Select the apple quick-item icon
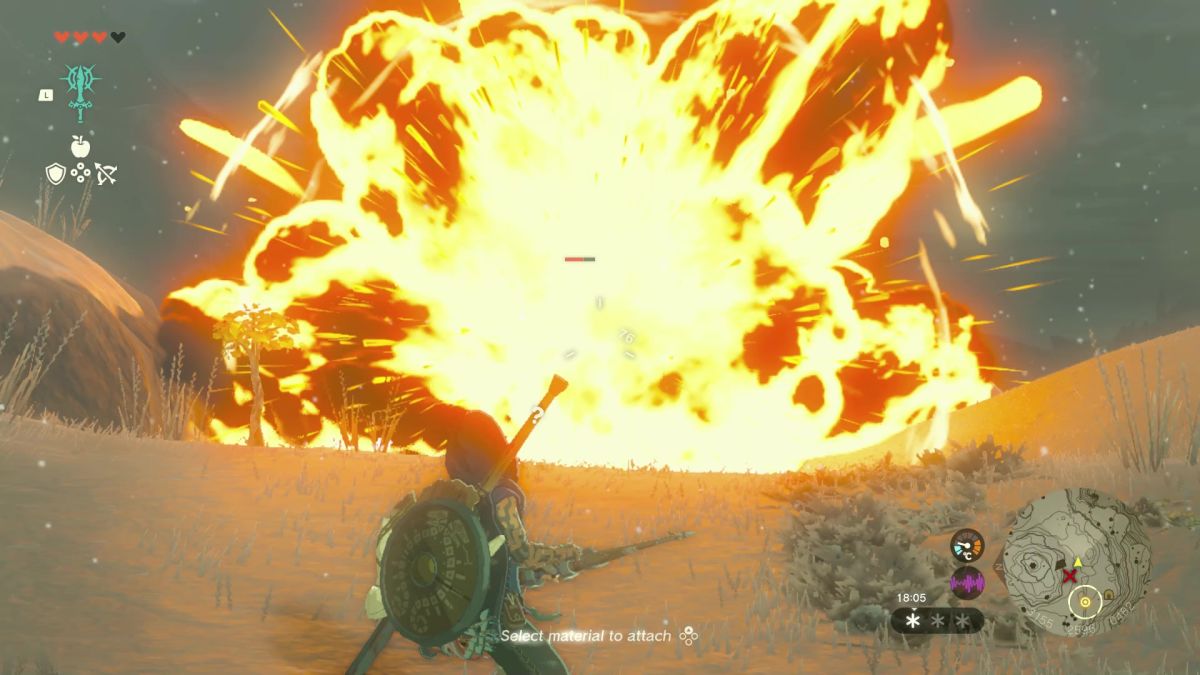 pyautogui.click(x=80, y=146)
